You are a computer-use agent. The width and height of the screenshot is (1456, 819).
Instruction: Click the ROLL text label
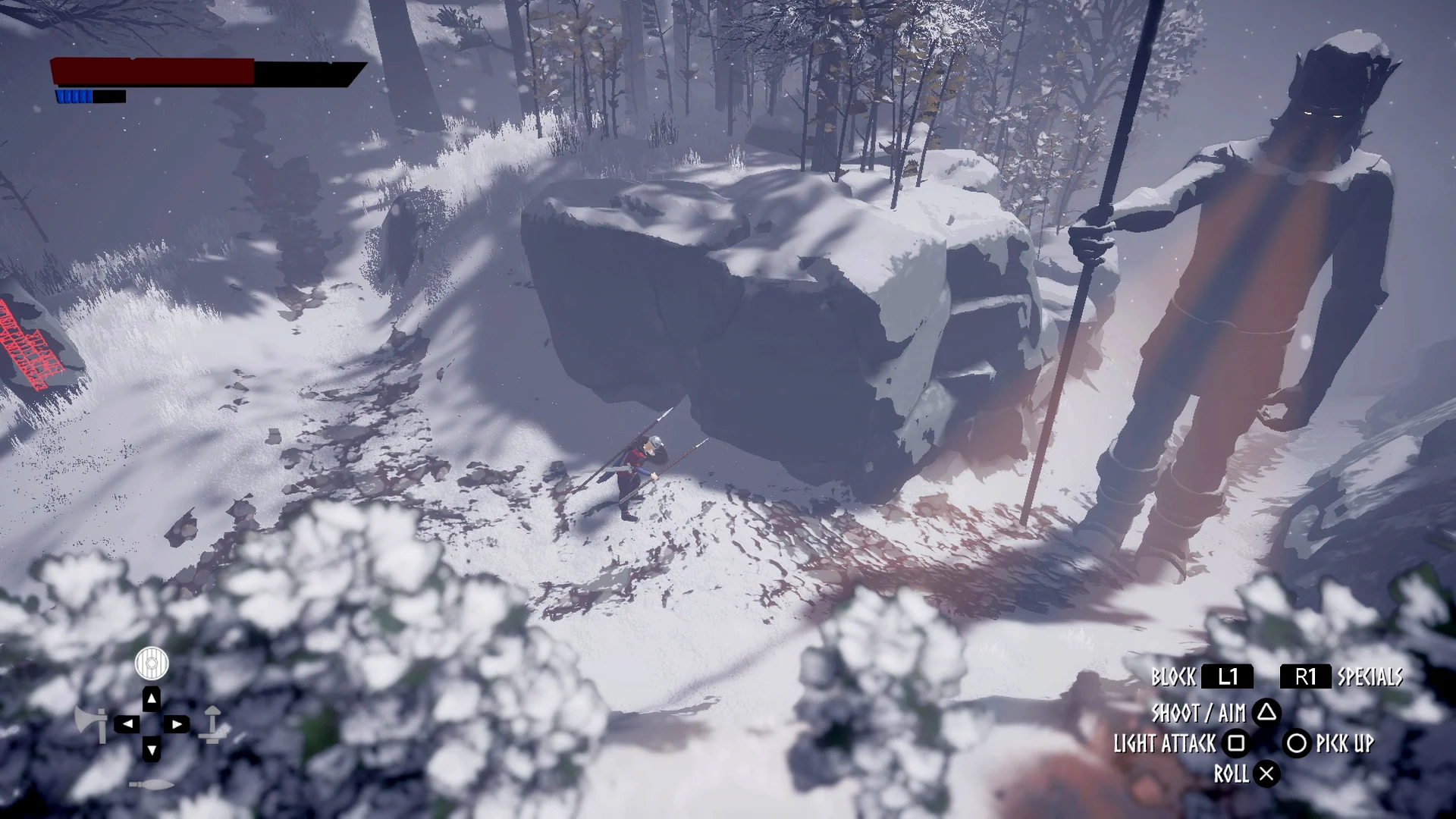(x=1231, y=775)
